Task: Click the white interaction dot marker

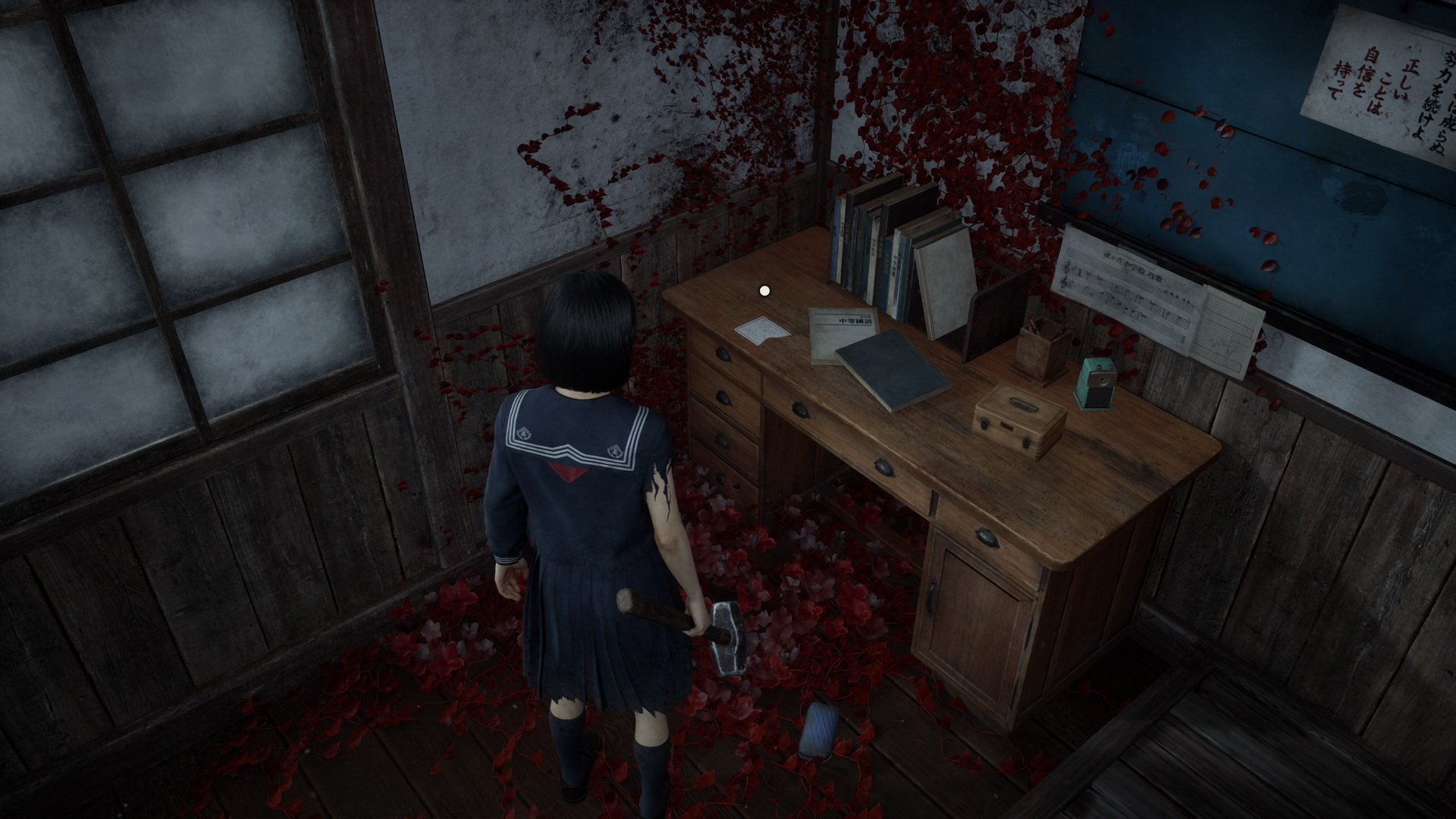Action: 764,290
